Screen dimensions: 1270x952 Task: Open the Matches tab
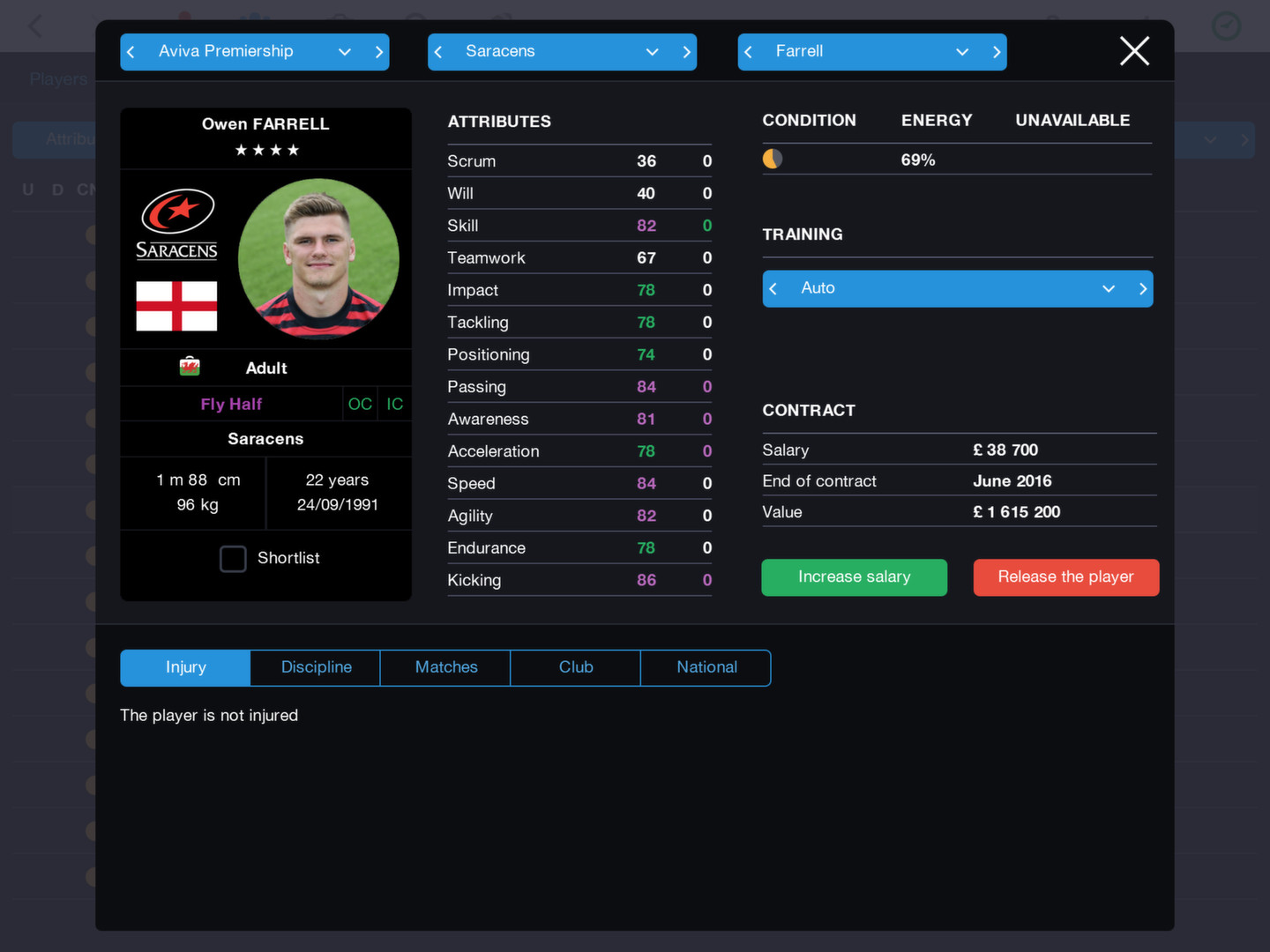click(445, 667)
